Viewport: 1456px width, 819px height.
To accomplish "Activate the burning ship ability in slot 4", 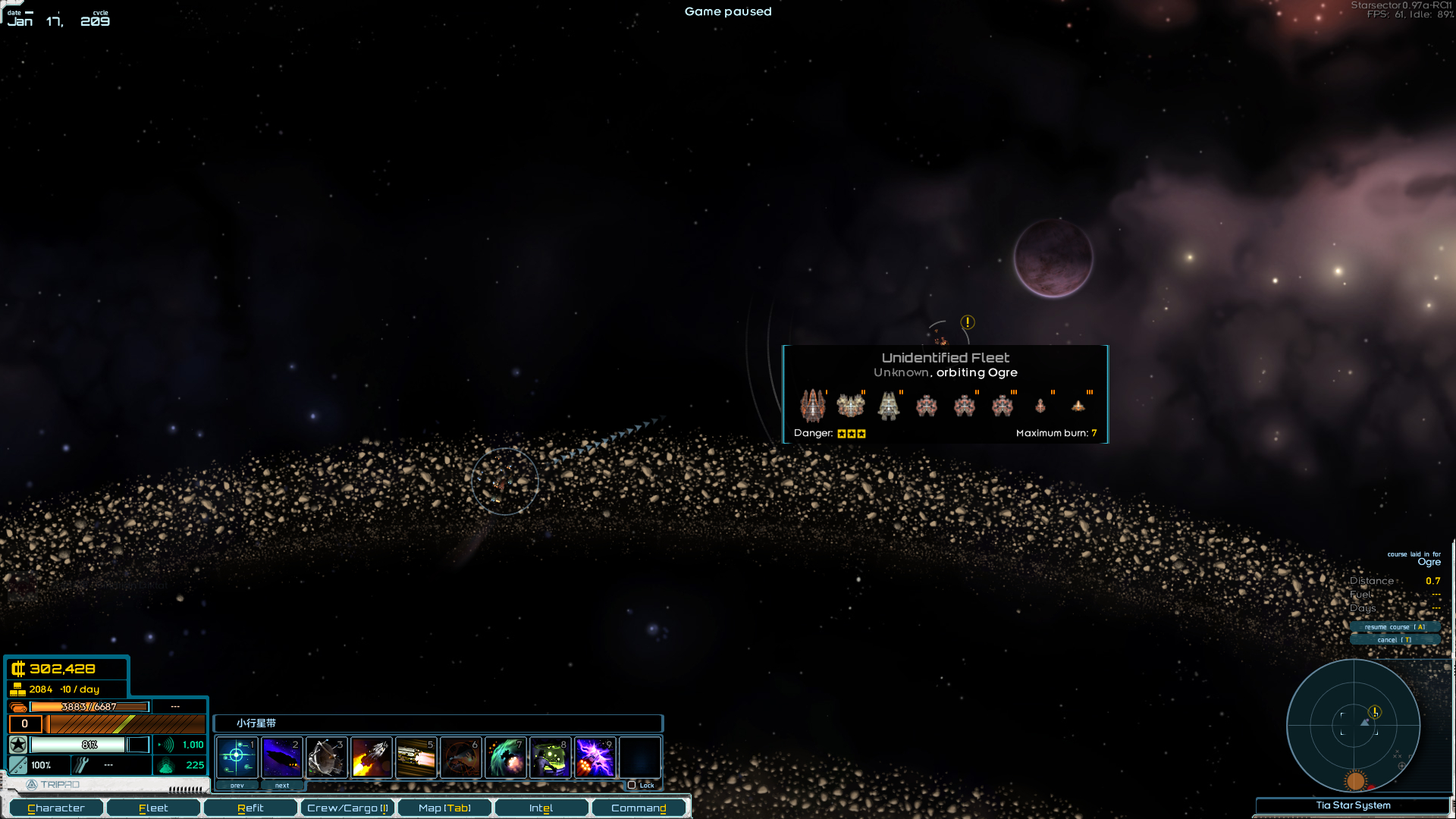I will click(371, 757).
